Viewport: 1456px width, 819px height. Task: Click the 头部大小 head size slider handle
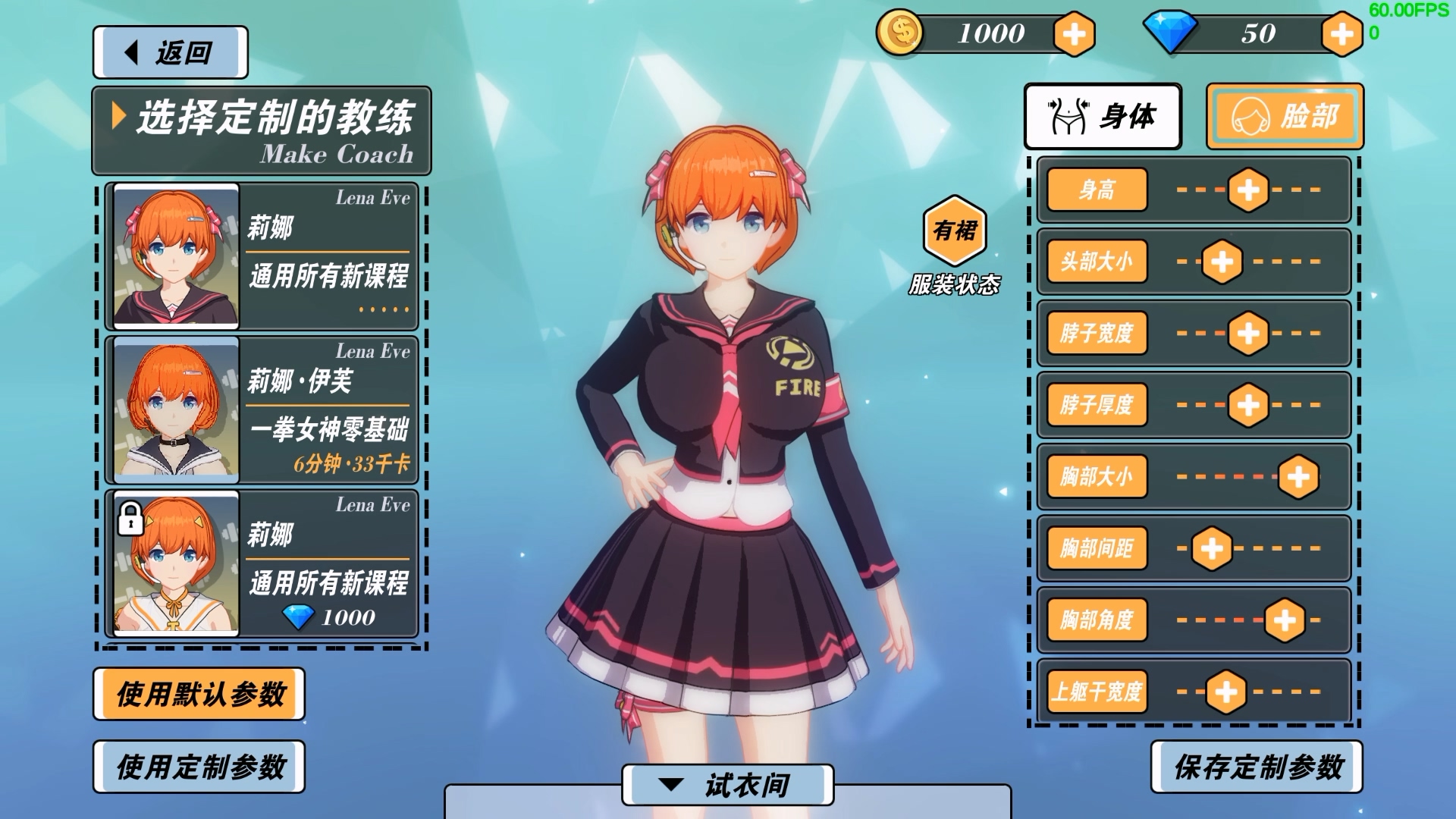tap(1222, 262)
